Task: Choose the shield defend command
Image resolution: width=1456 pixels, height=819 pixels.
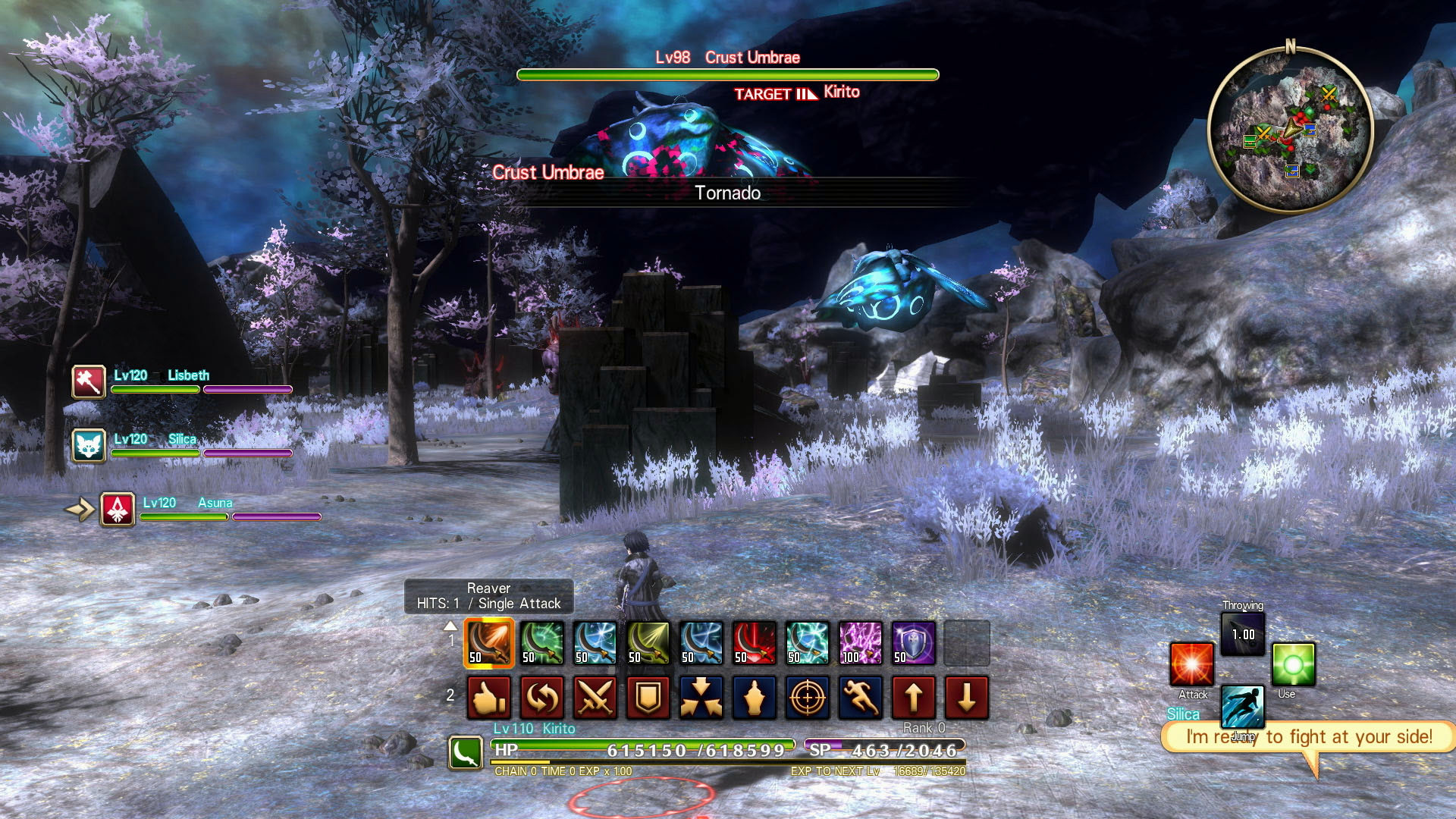Action: [x=648, y=698]
